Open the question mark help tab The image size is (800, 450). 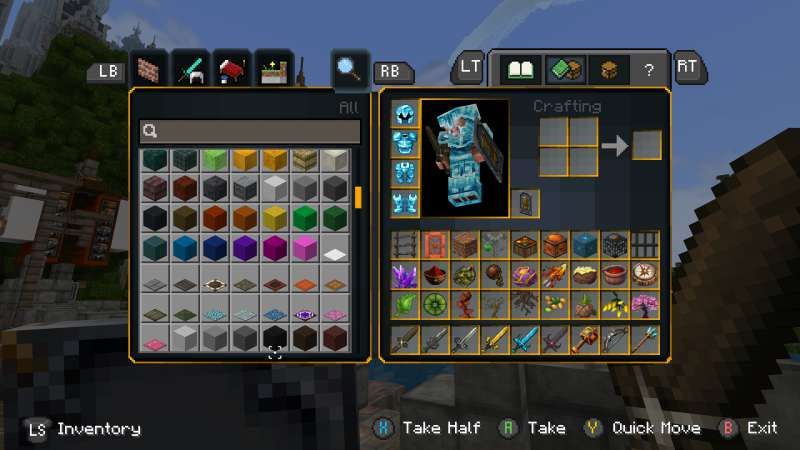(x=649, y=70)
